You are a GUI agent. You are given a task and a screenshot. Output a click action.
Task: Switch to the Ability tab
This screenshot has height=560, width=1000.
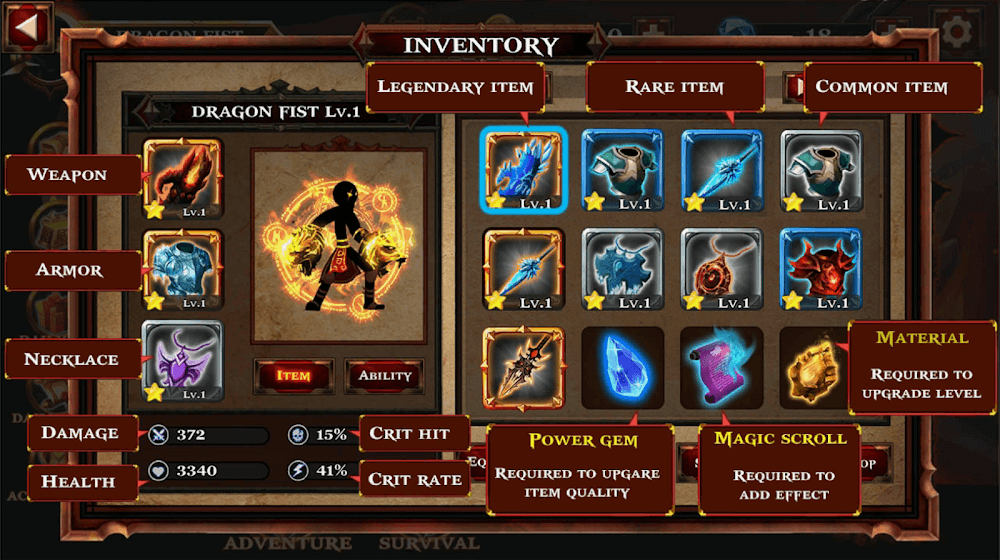click(385, 376)
